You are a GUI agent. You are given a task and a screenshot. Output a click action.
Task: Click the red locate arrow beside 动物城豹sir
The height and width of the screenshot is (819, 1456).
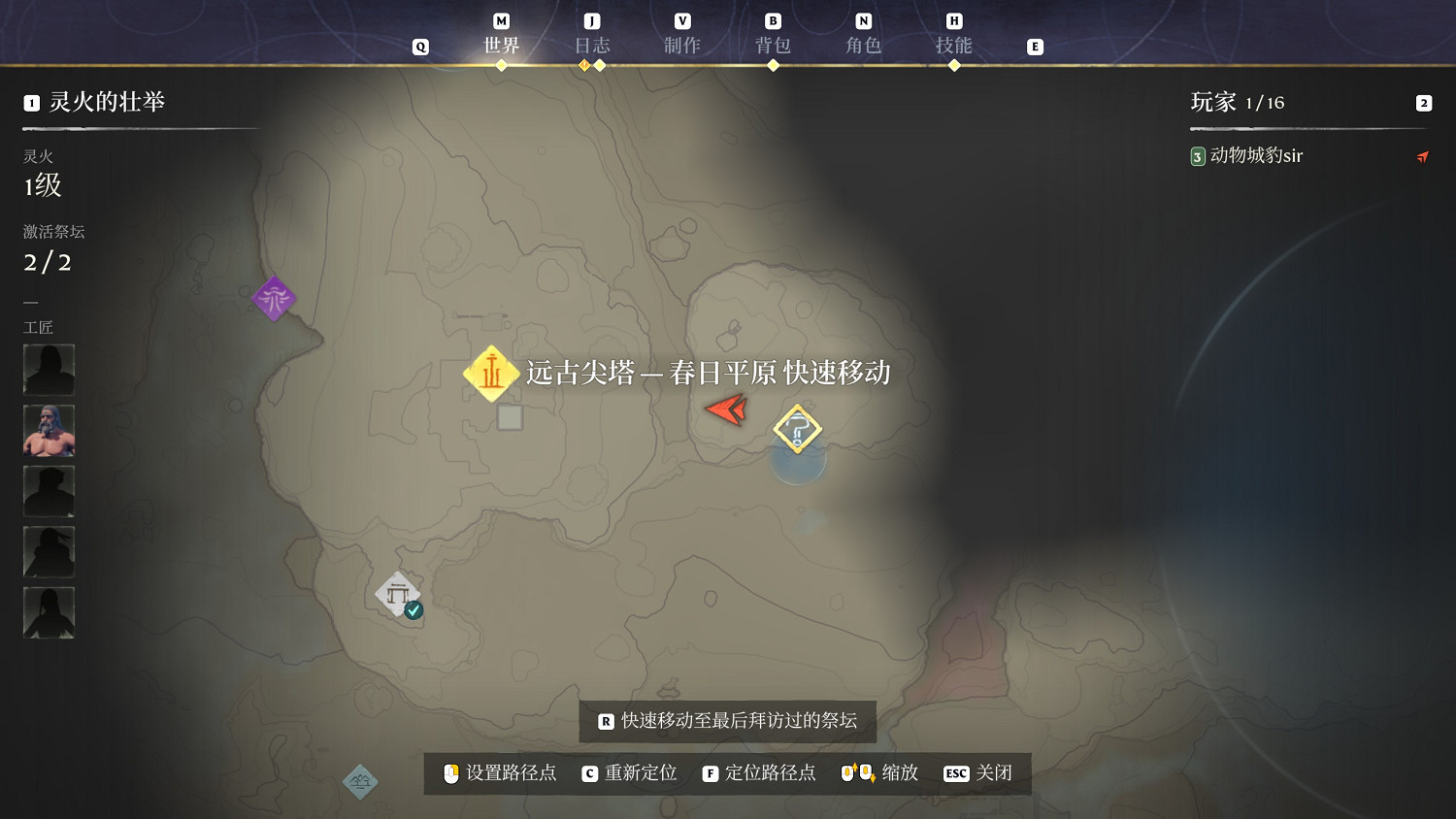tap(1423, 156)
